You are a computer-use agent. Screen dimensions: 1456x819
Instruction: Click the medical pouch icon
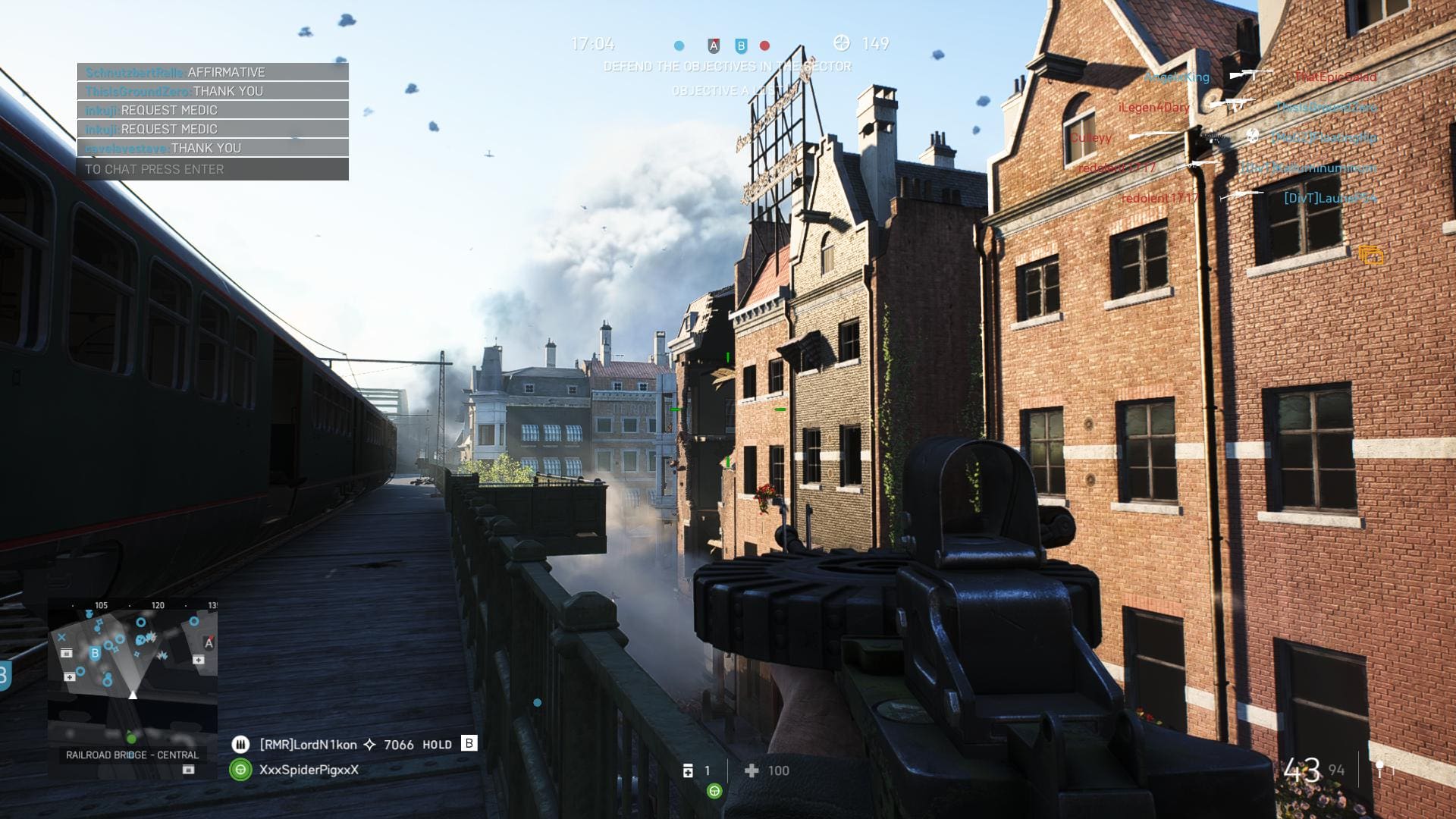[x=688, y=770]
